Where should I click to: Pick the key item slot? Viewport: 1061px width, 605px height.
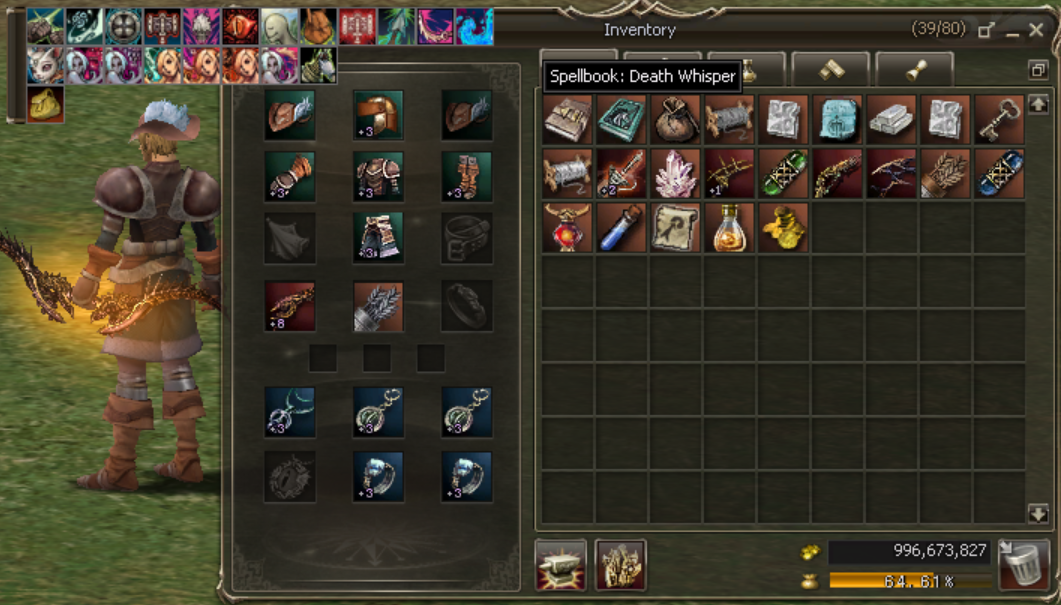click(x=1000, y=120)
